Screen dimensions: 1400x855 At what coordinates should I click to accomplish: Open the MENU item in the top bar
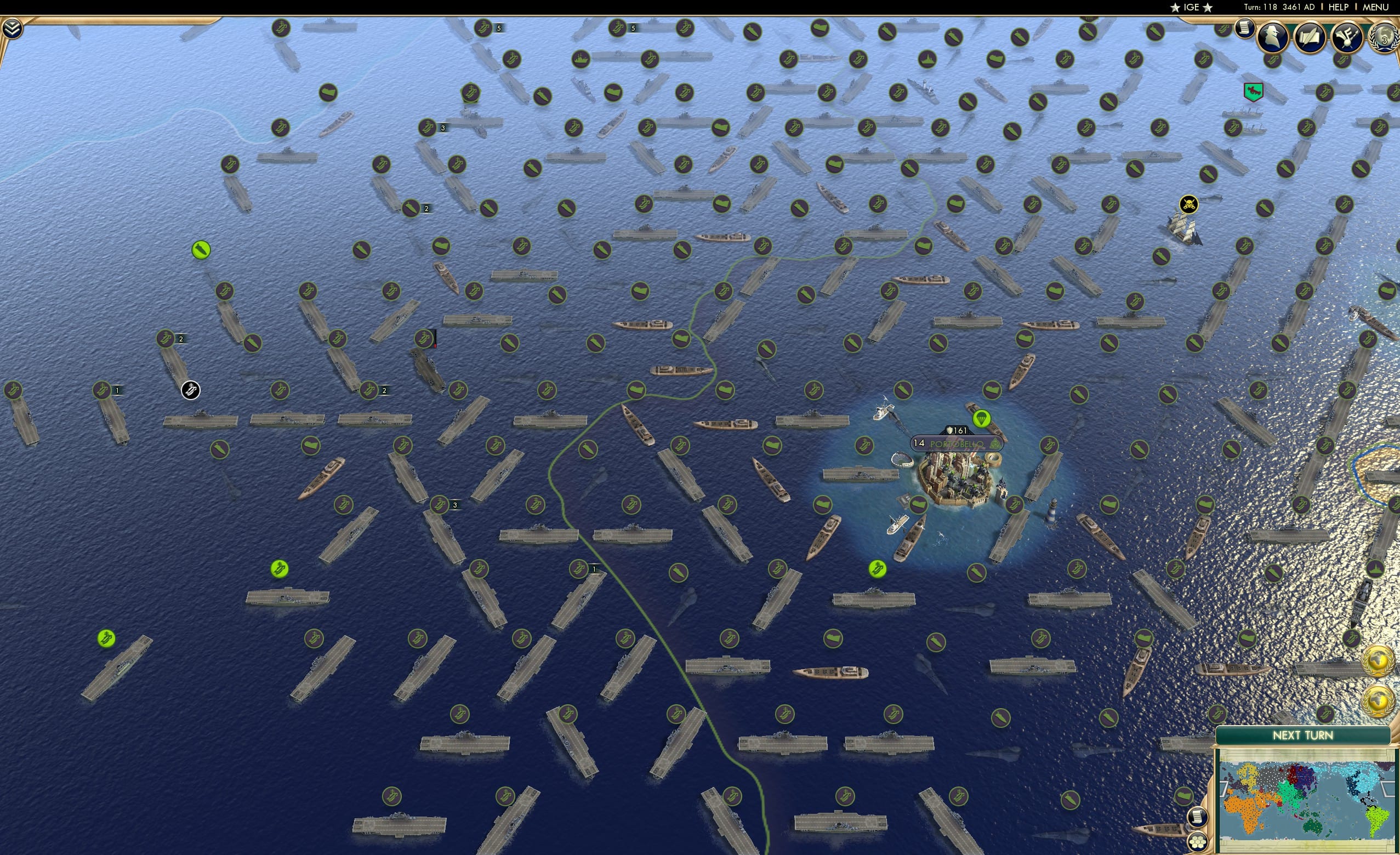point(1375,7)
